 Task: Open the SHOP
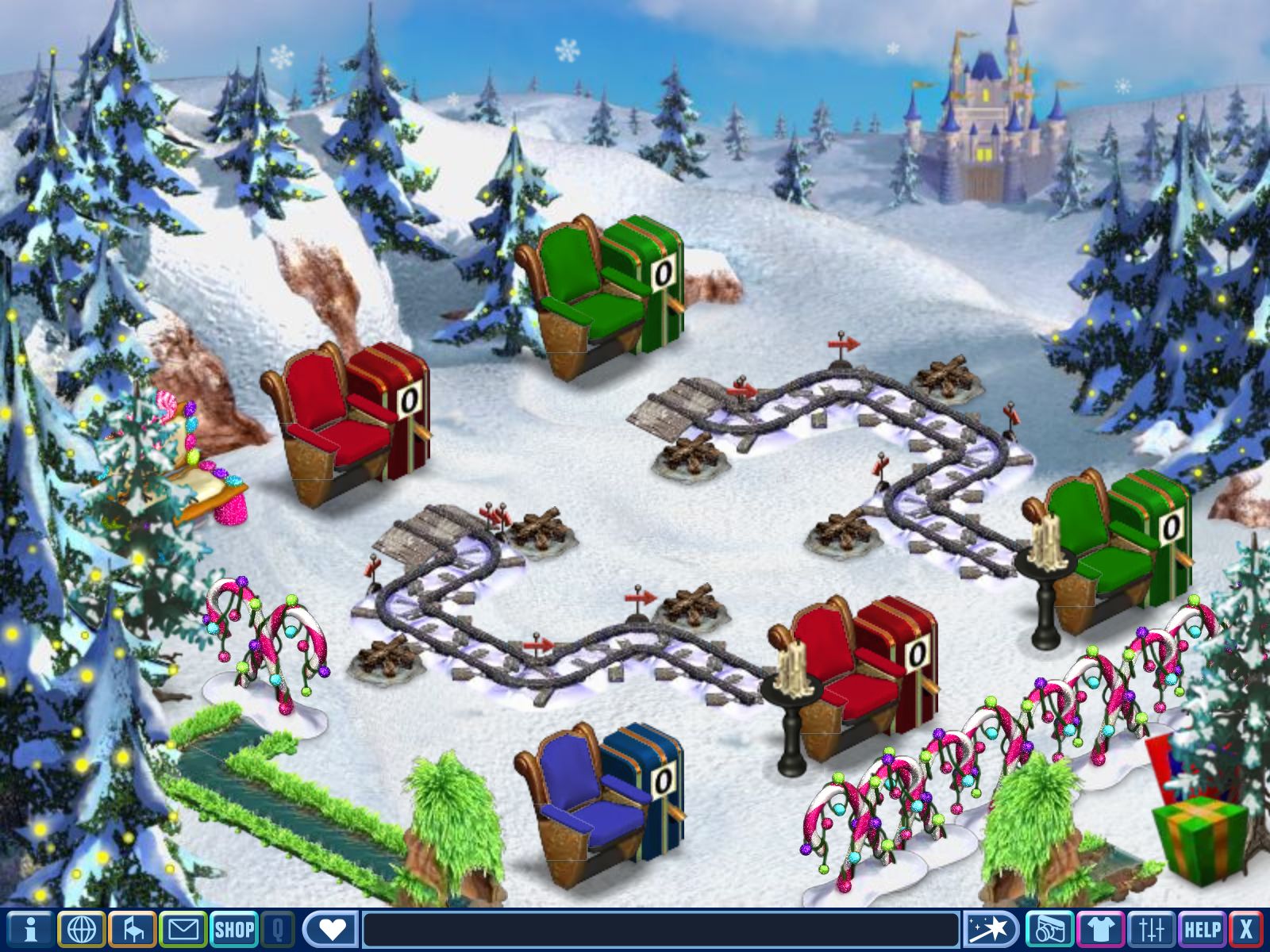pos(234,929)
